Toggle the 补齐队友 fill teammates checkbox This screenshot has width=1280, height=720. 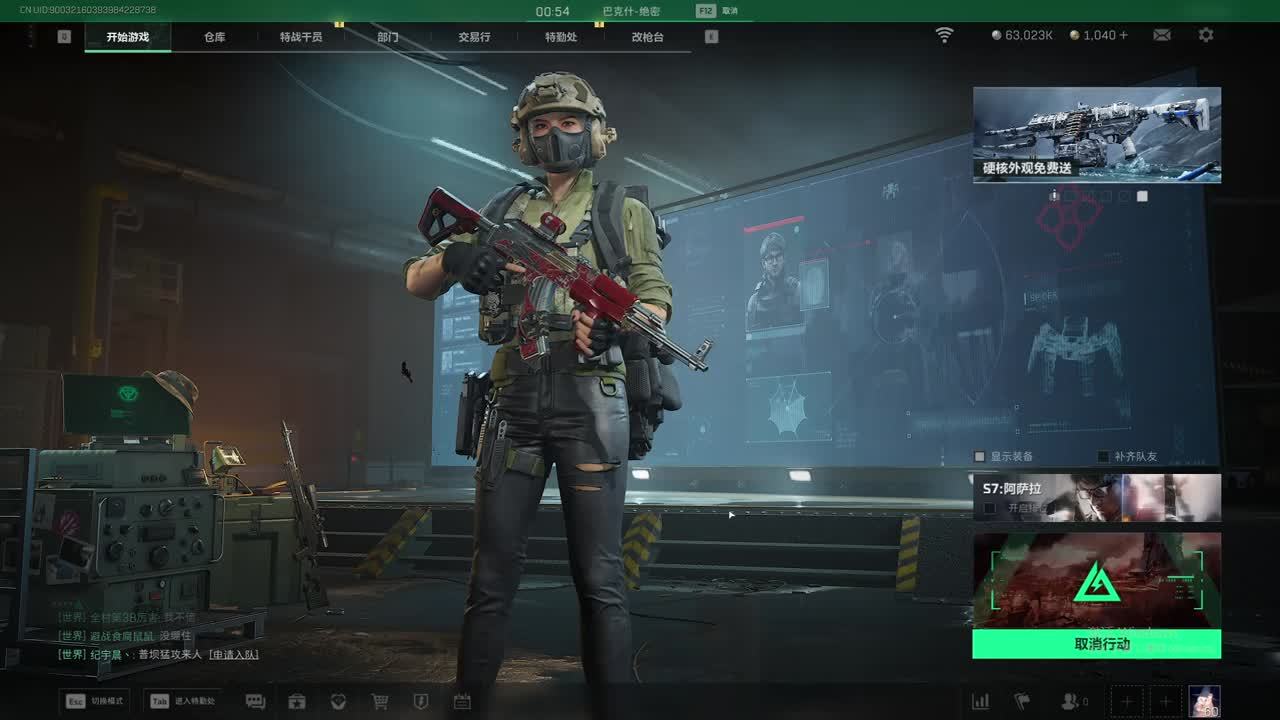[x=1104, y=457]
